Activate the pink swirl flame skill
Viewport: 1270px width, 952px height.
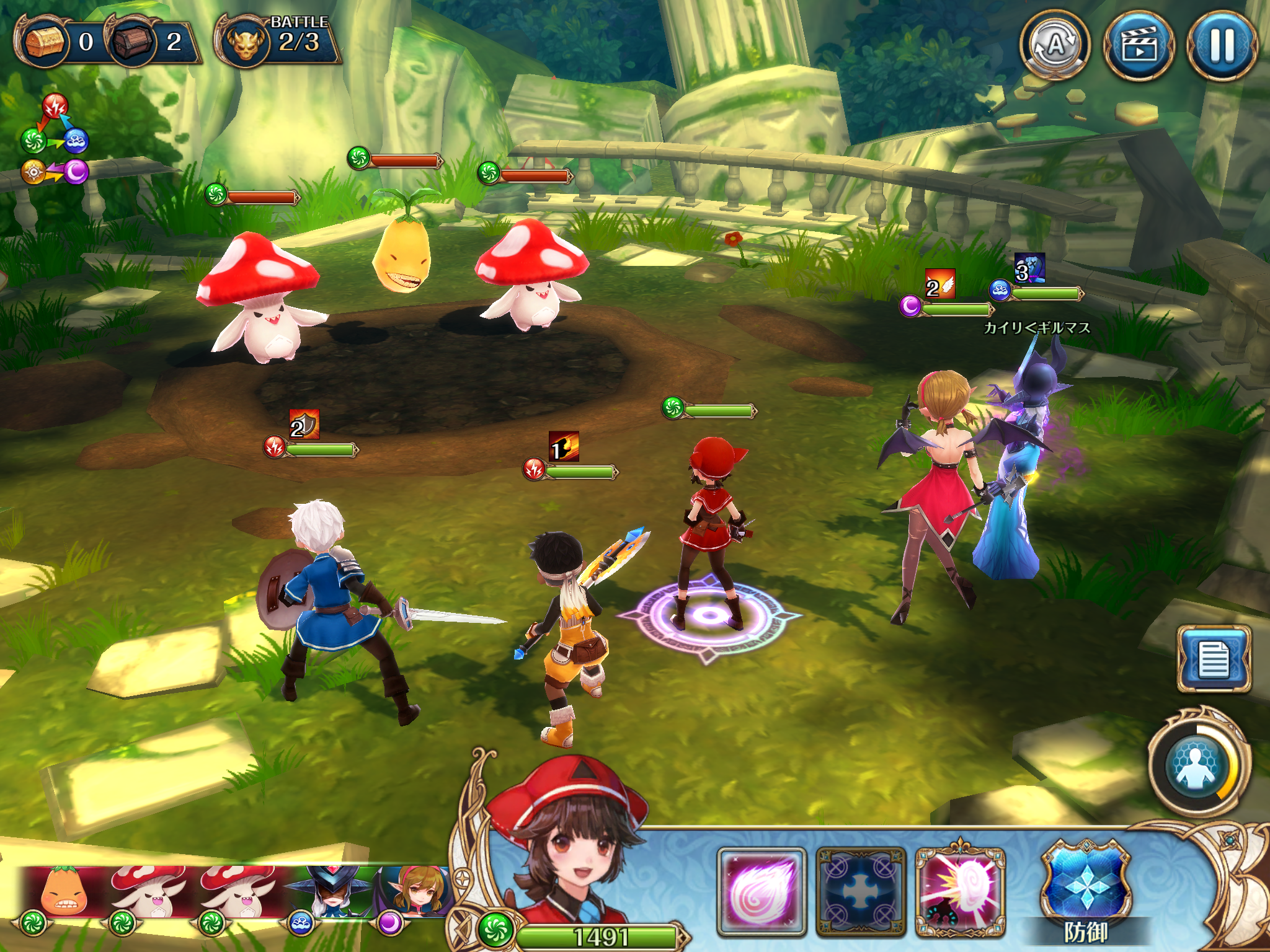[x=762, y=892]
